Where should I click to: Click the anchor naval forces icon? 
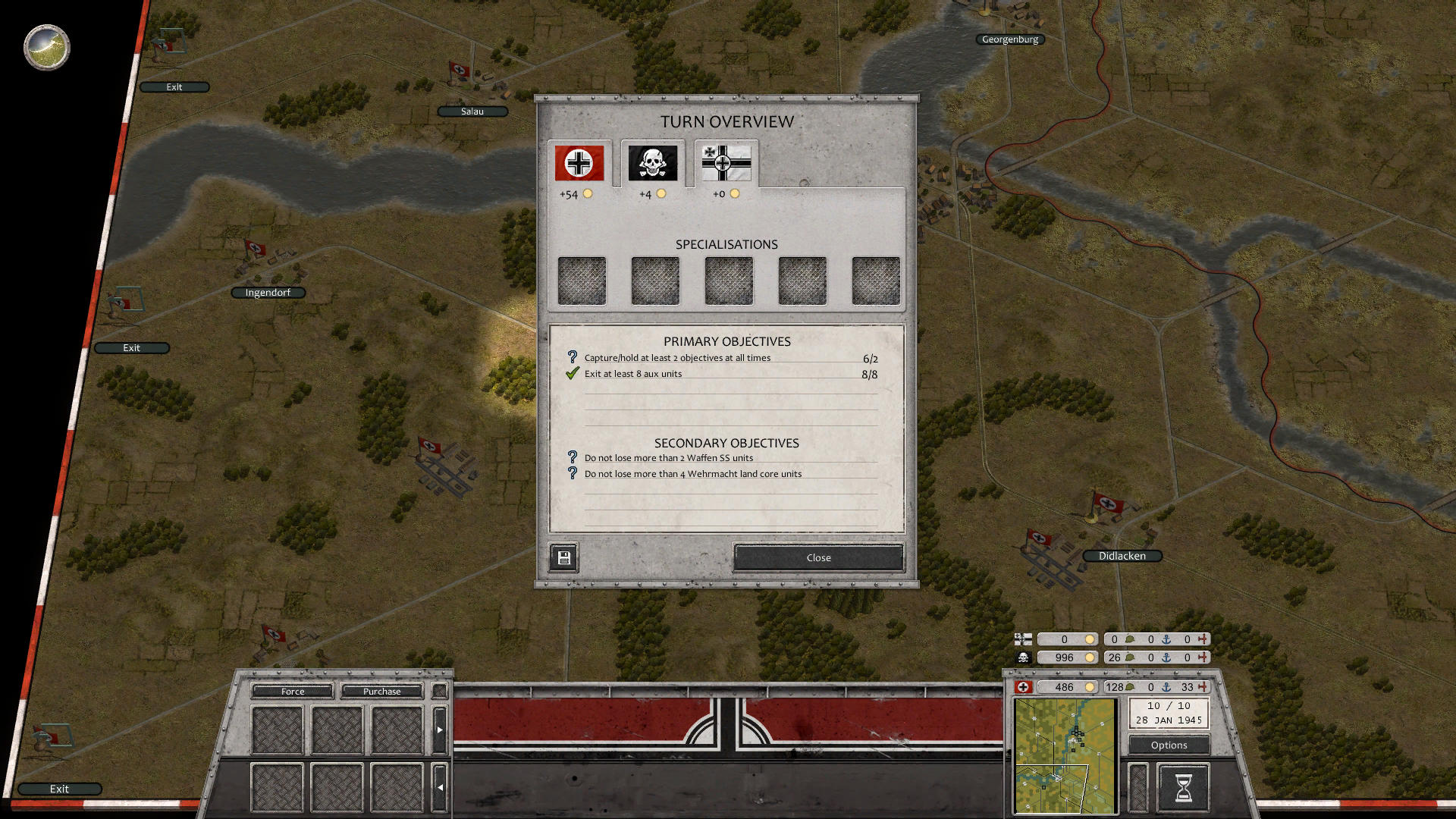click(1165, 688)
